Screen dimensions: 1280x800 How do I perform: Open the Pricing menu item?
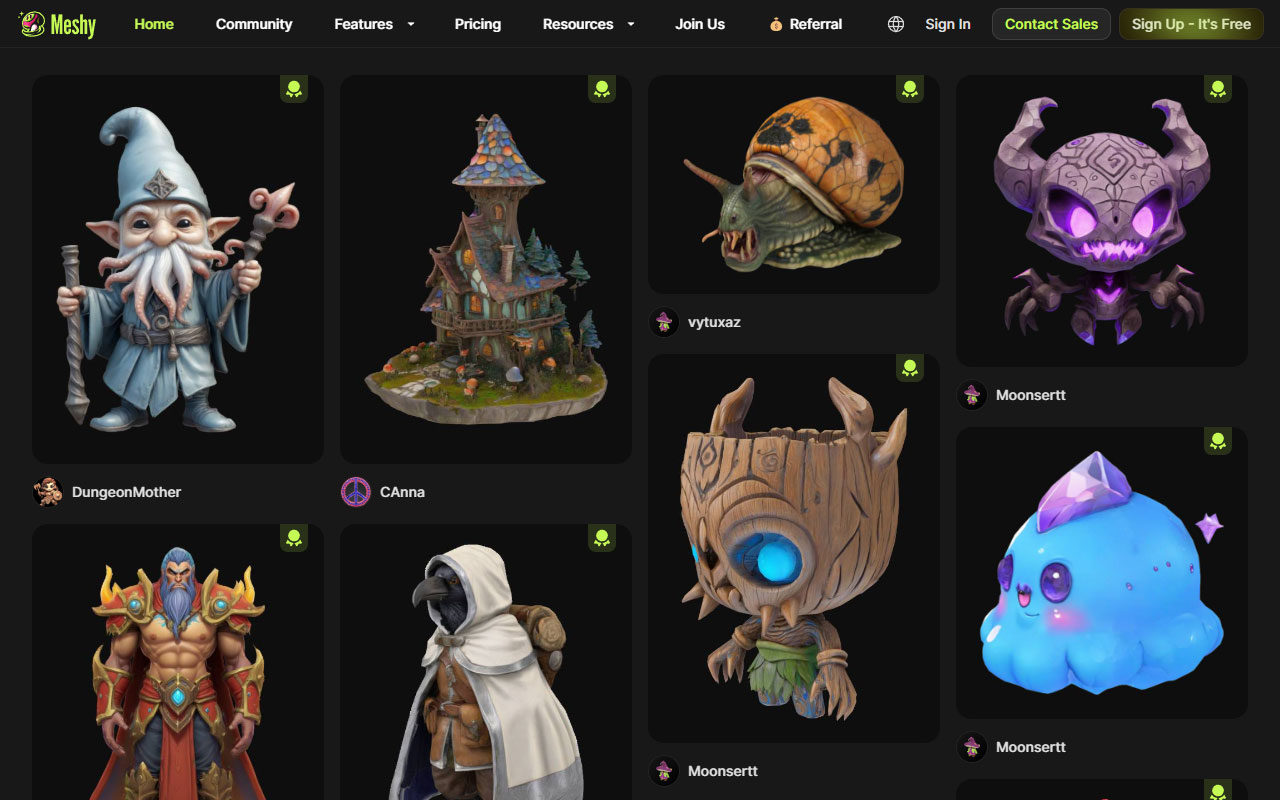tap(477, 24)
